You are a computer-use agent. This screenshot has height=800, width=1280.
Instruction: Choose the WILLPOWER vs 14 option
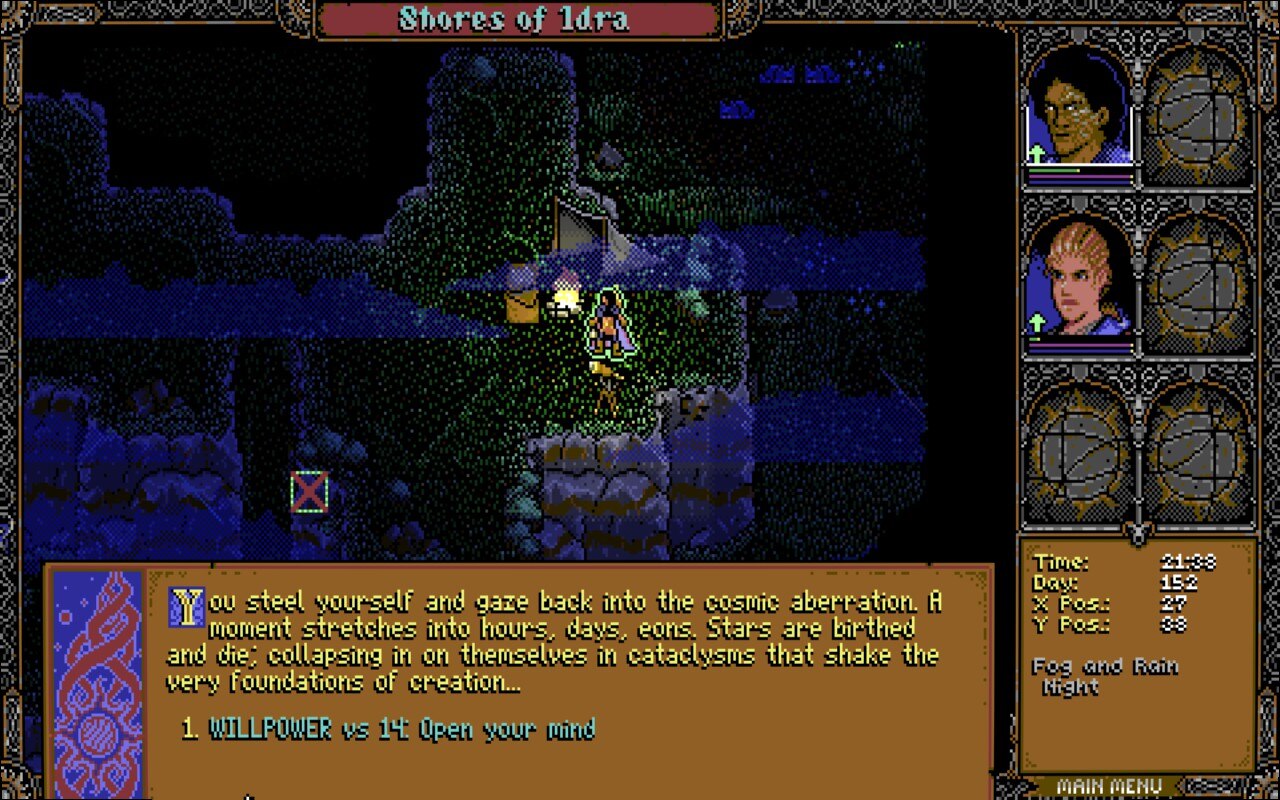[388, 731]
